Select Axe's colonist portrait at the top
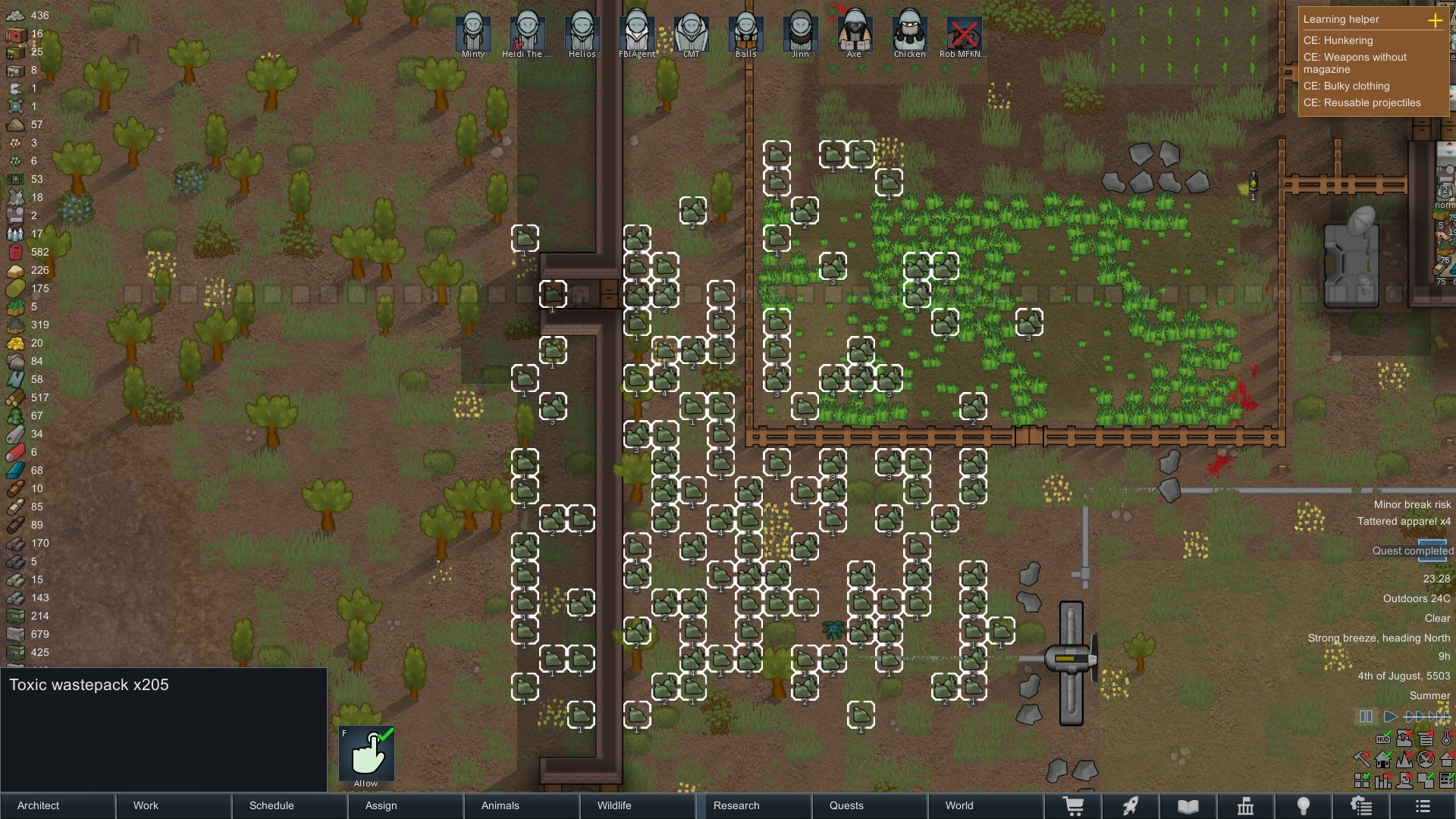The image size is (1456, 819). [854, 32]
